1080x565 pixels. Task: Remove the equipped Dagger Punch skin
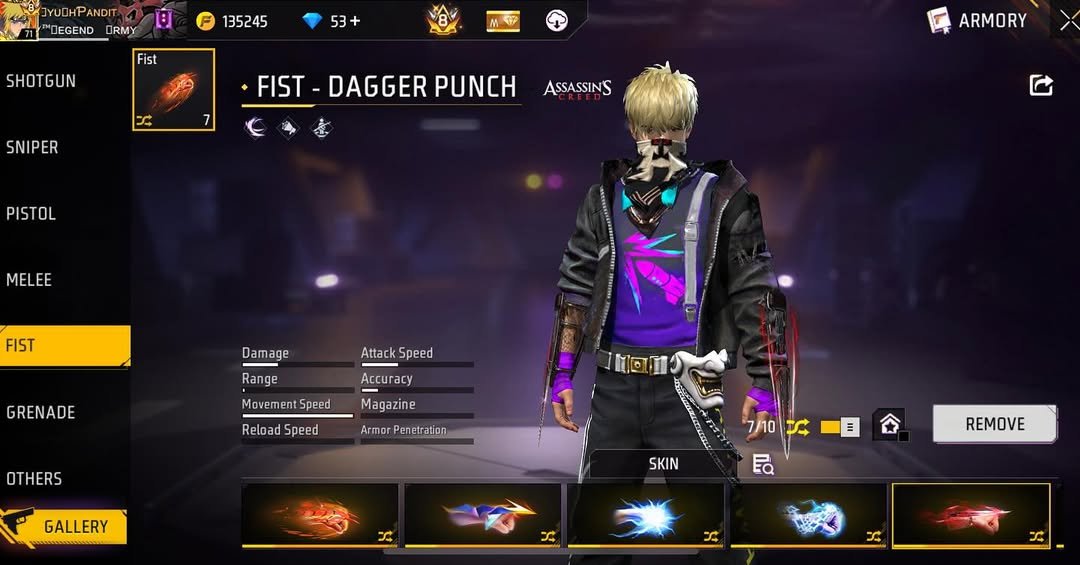(x=994, y=424)
